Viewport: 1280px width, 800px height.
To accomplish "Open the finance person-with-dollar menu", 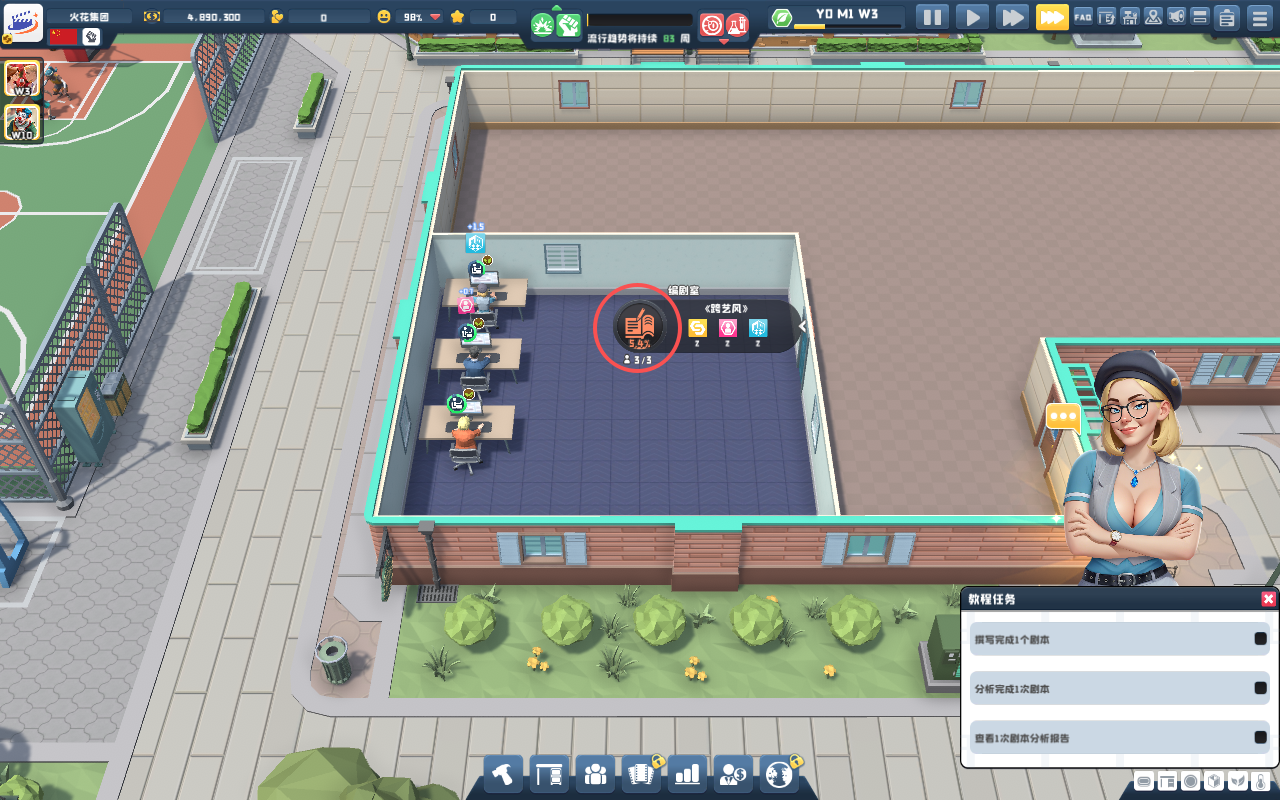I will click(733, 773).
